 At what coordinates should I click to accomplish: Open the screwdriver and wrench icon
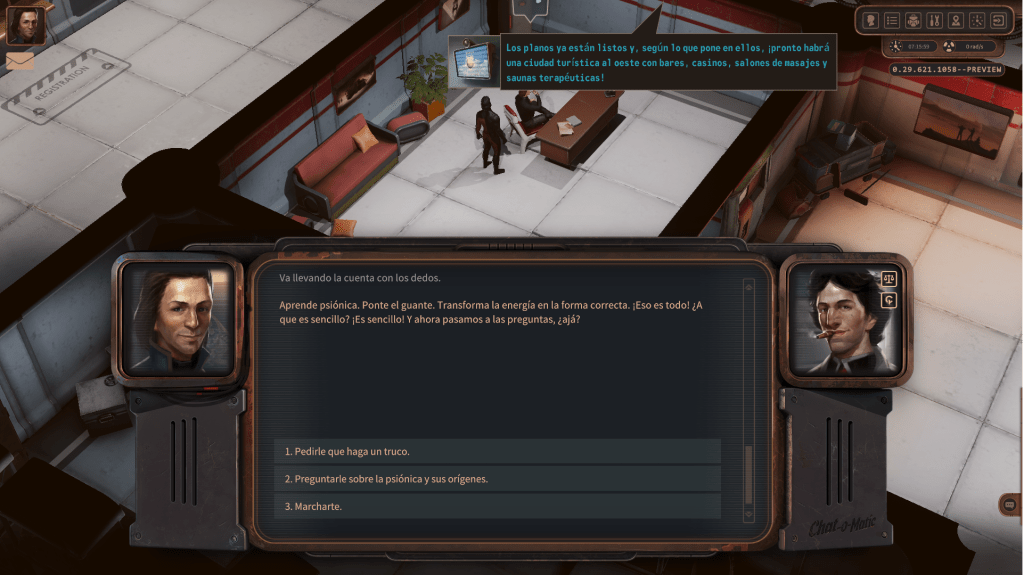[x=934, y=20]
